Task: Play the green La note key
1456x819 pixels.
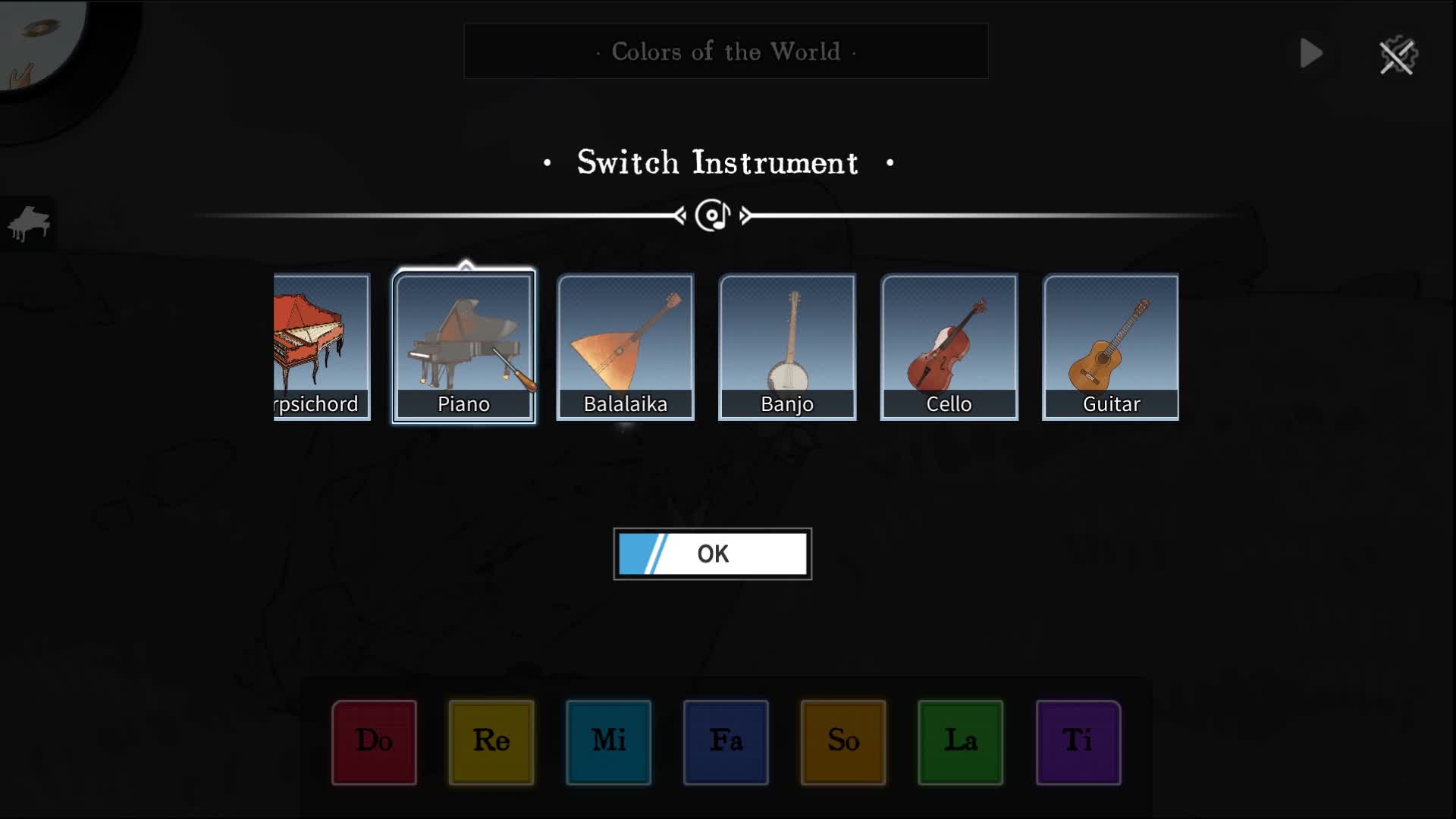Action: (960, 742)
